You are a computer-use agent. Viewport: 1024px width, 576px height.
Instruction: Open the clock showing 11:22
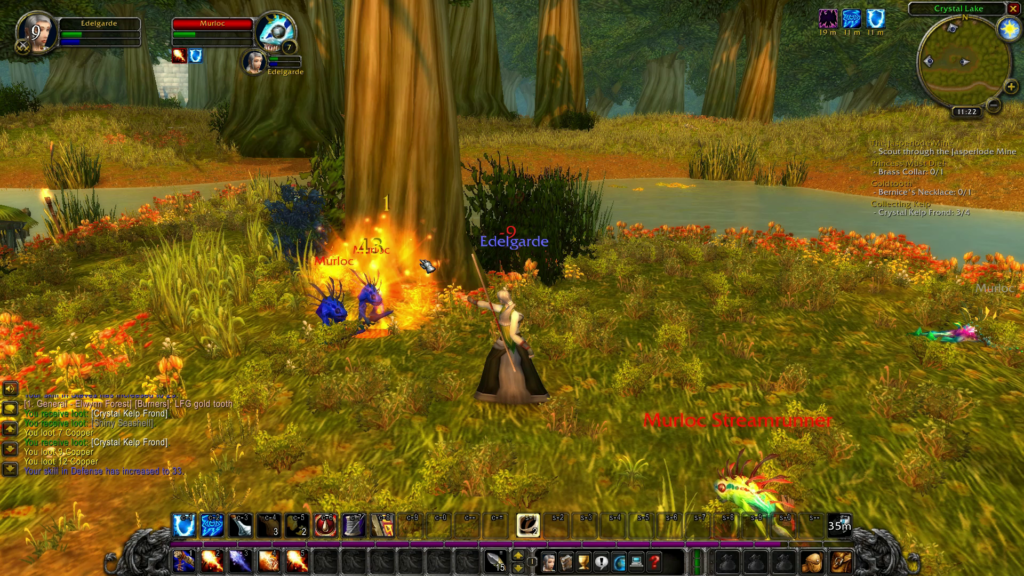coord(965,112)
